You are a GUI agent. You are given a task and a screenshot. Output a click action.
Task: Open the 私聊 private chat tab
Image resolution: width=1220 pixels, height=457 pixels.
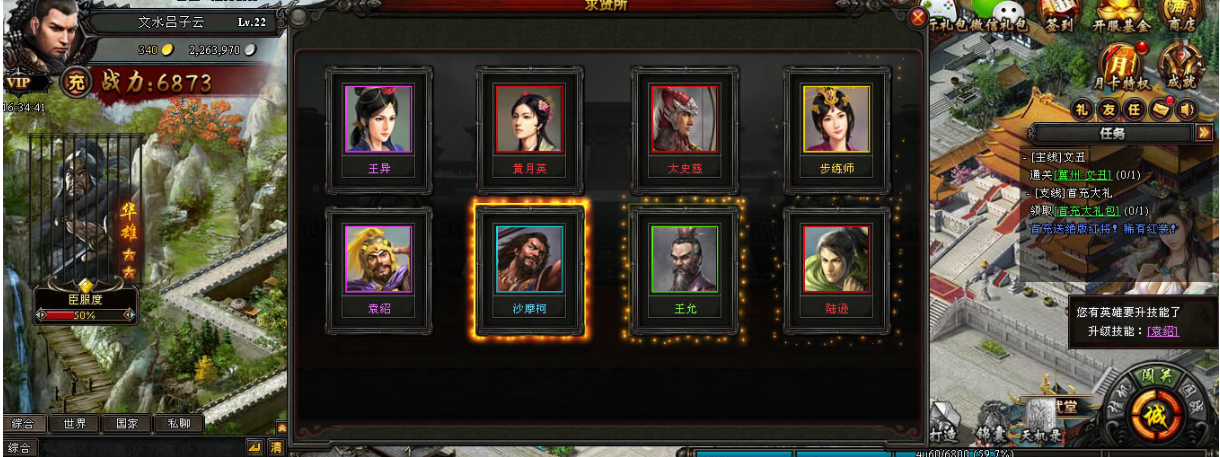click(x=179, y=423)
